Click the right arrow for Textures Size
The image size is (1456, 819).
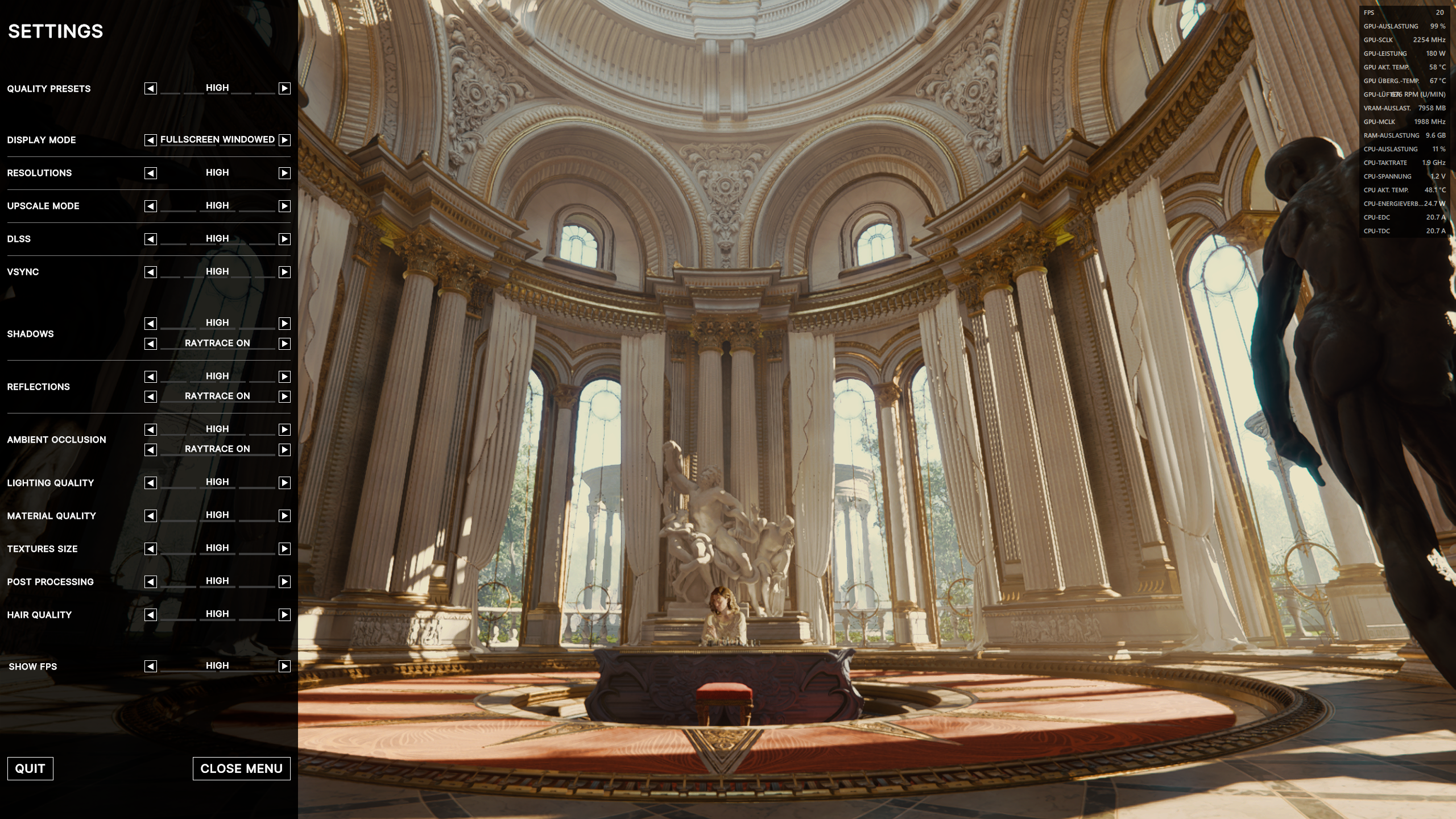click(283, 548)
